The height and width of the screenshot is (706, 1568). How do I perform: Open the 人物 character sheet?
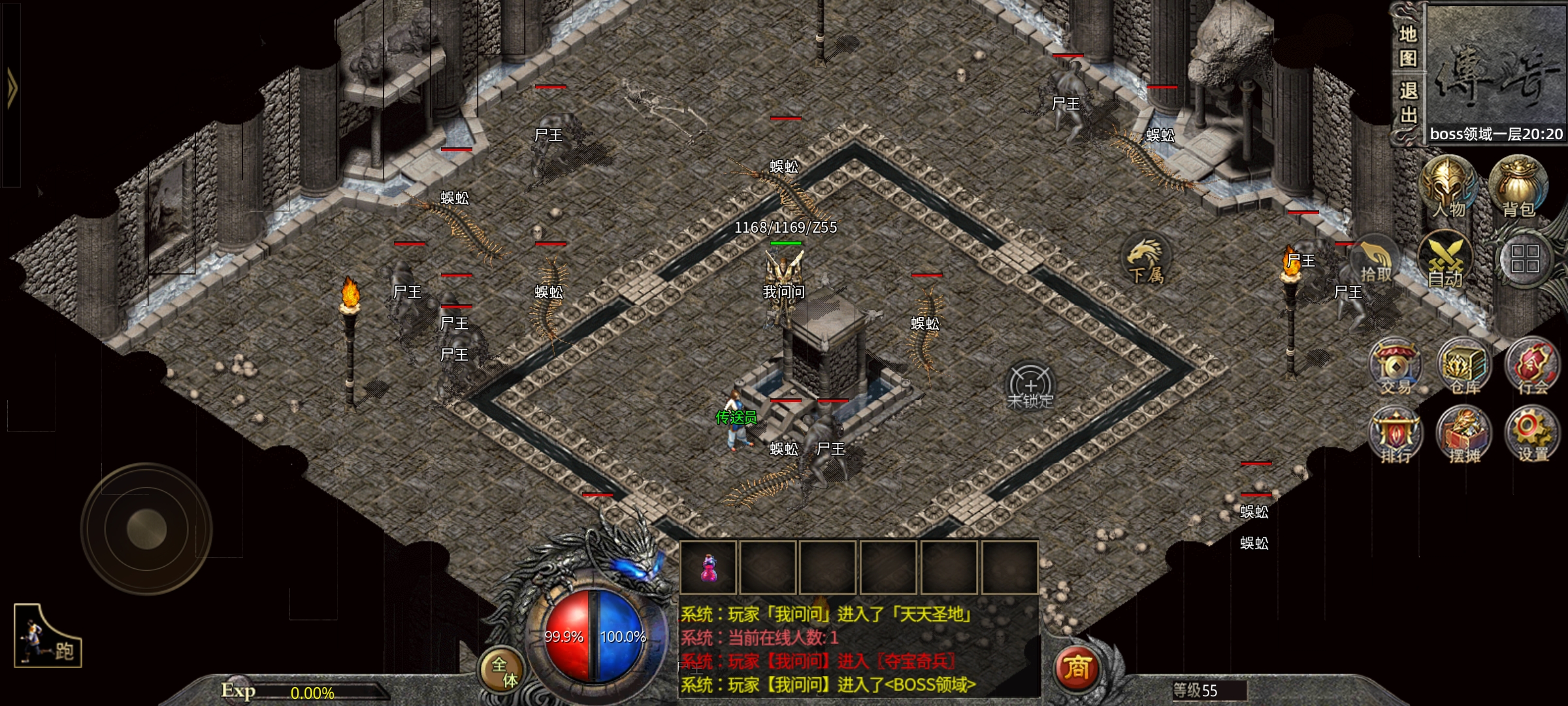tap(1449, 186)
